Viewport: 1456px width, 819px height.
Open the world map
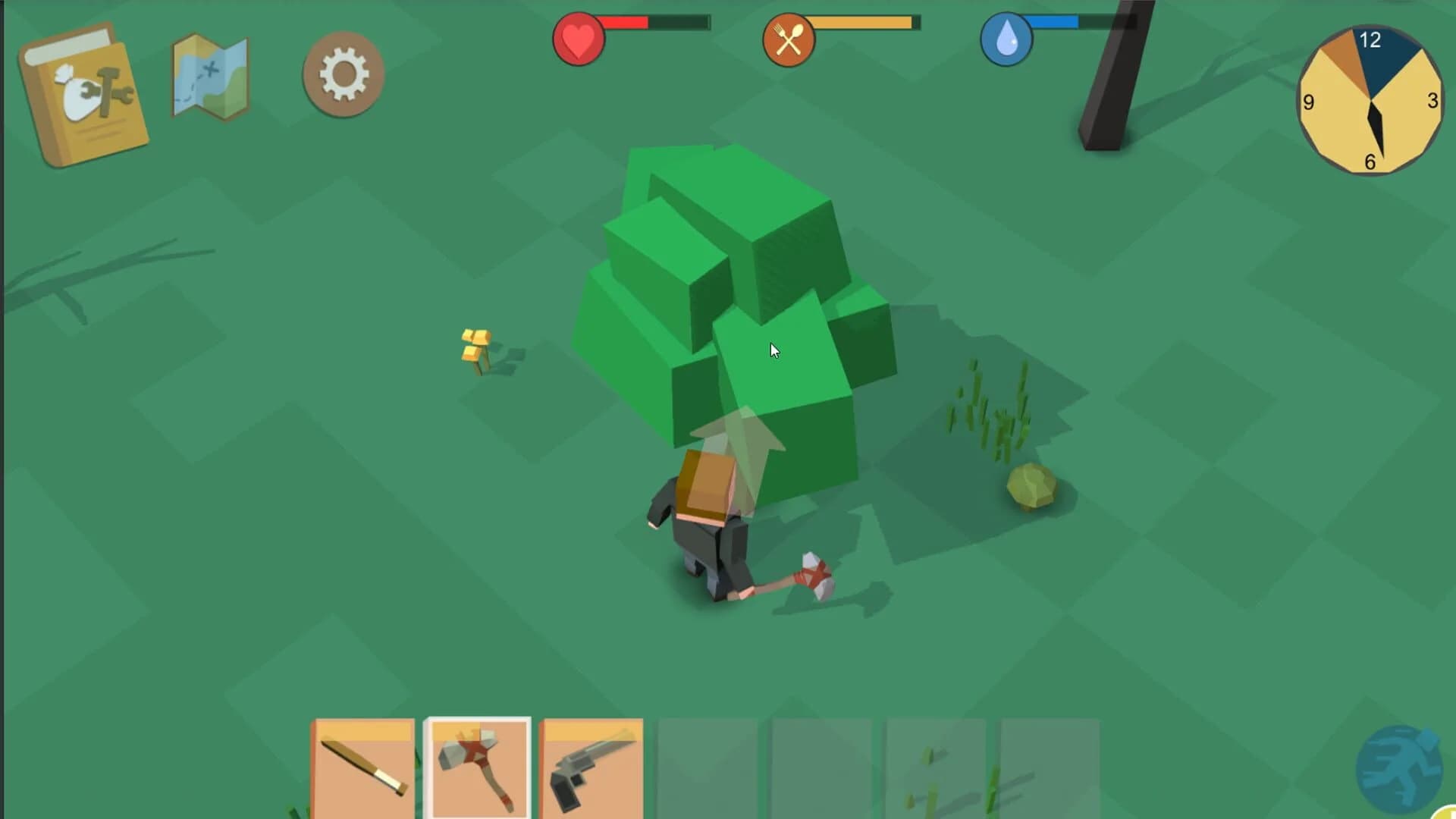(209, 76)
